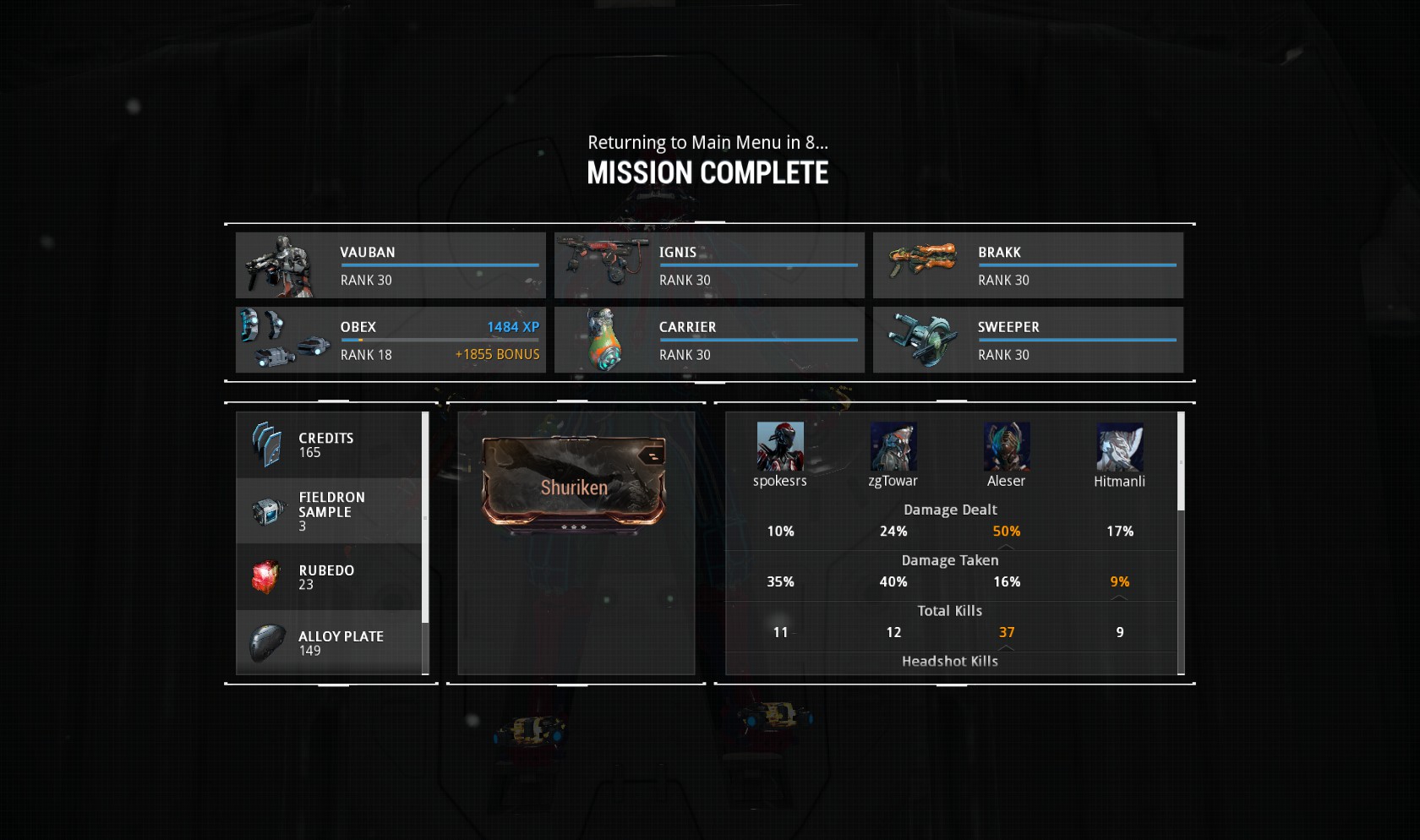This screenshot has height=840, width=1420.
Task: Select the Sweeper weapon panel
Action: [1028, 340]
